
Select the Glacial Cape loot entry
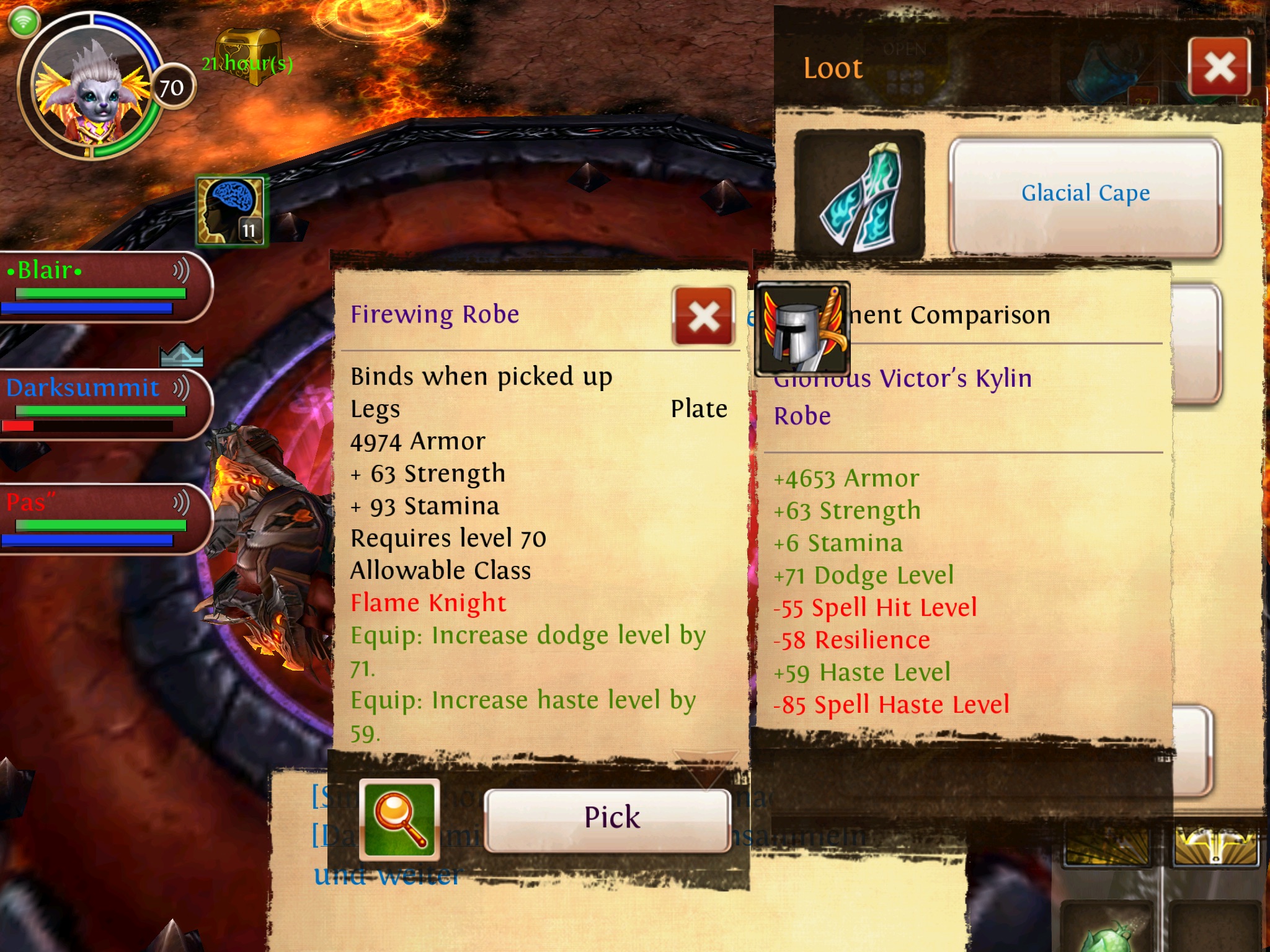pyautogui.click(x=1085, y=195)
